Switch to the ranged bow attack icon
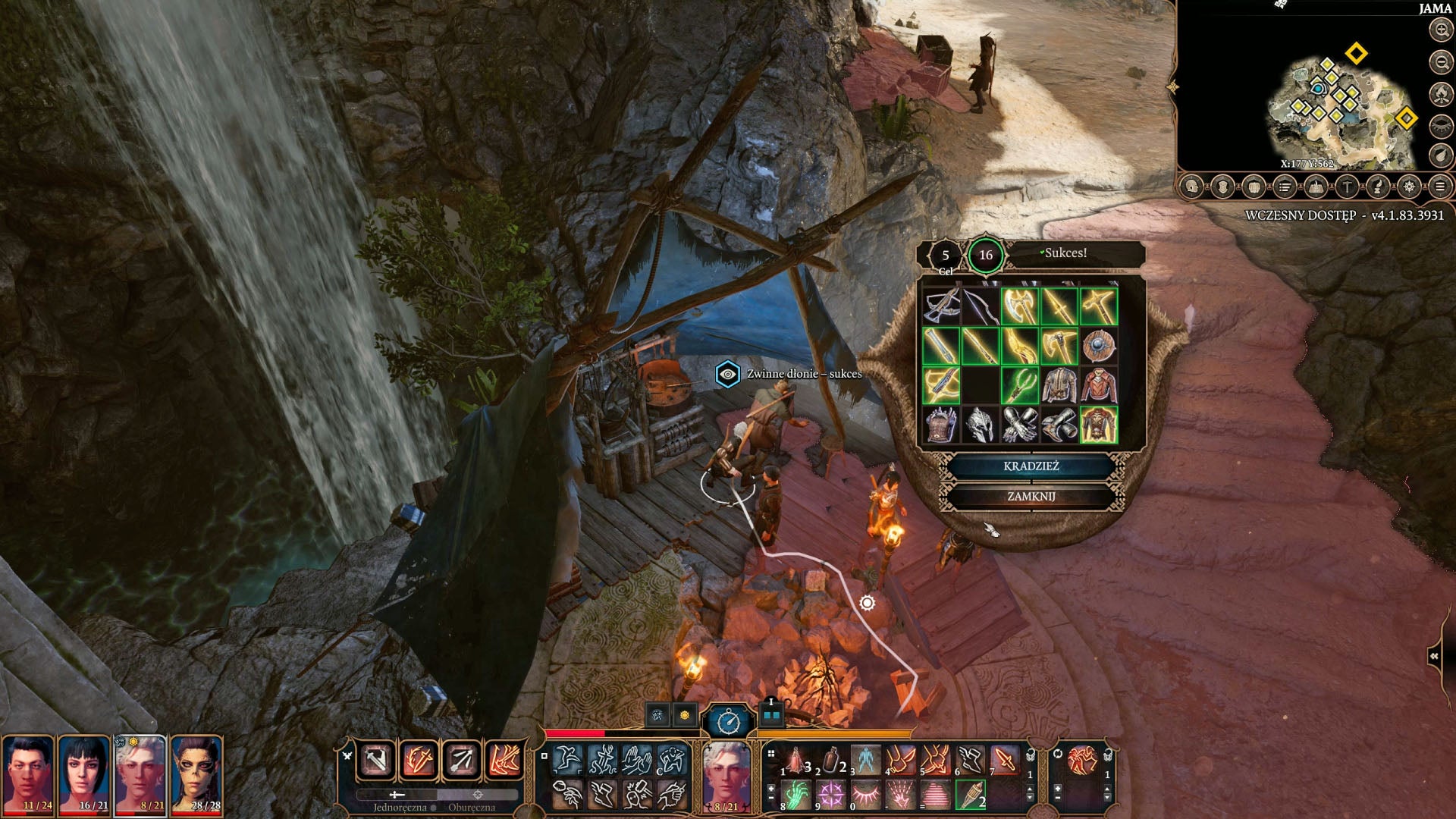Image resolution: width=1456 pixels, height=819 pixels. tap(461, 760)
